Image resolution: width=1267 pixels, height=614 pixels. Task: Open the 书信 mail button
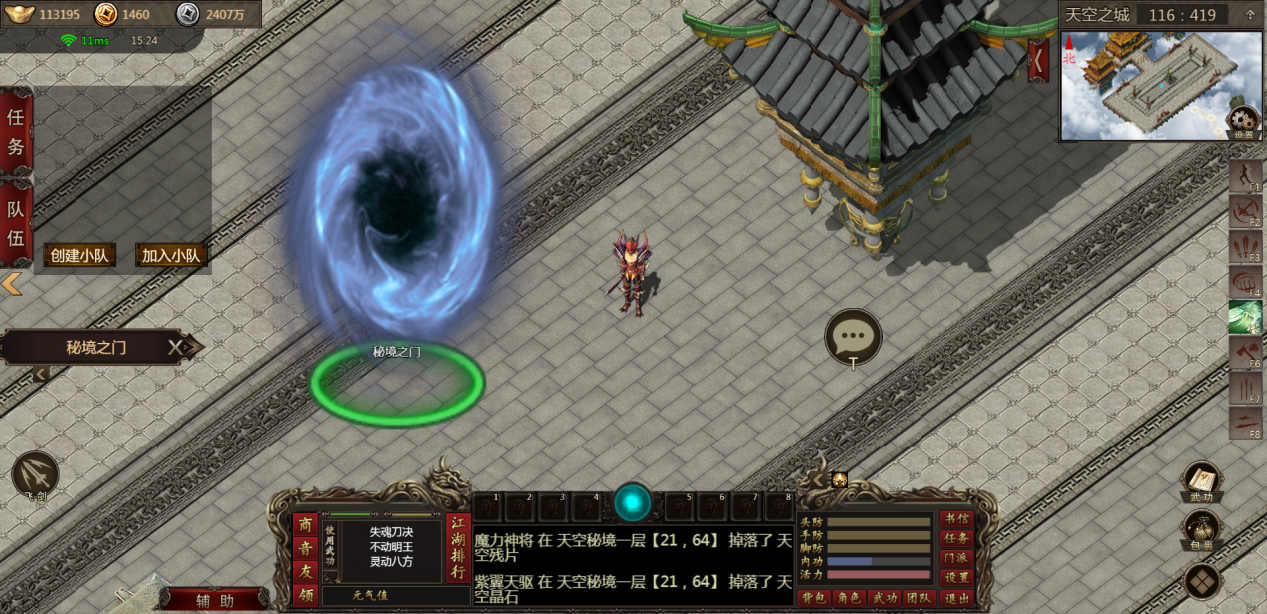(x=956, y=519)
